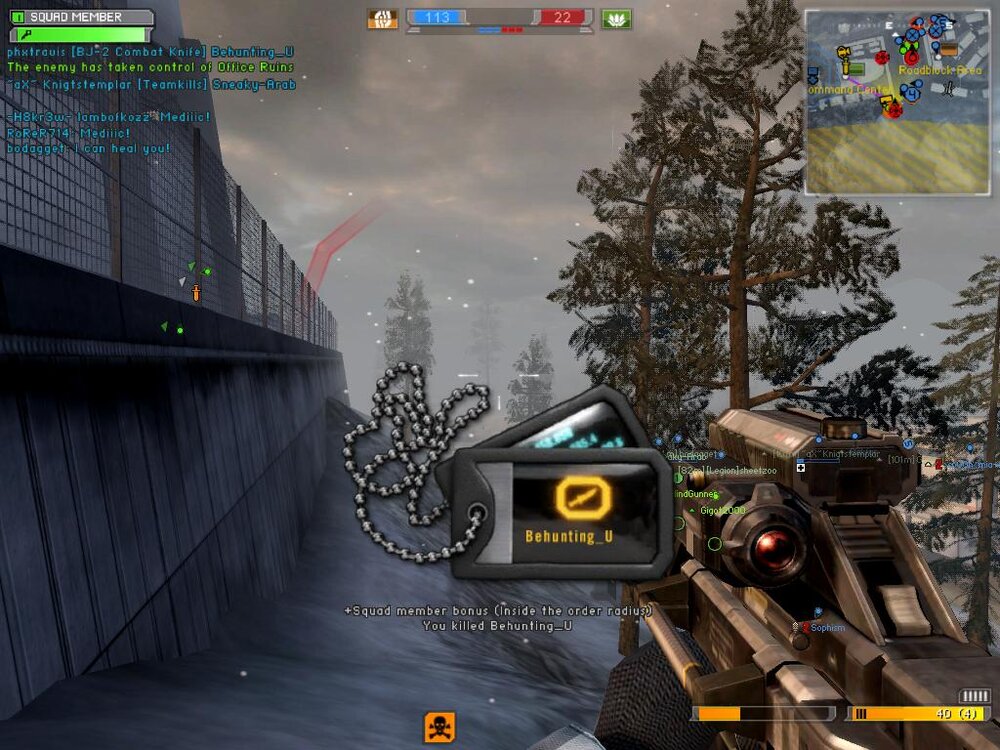Select the green lotus team emblem
The height and width of the screenshot is (750, 1000).
pyautogui.click(x=616, y=18)
